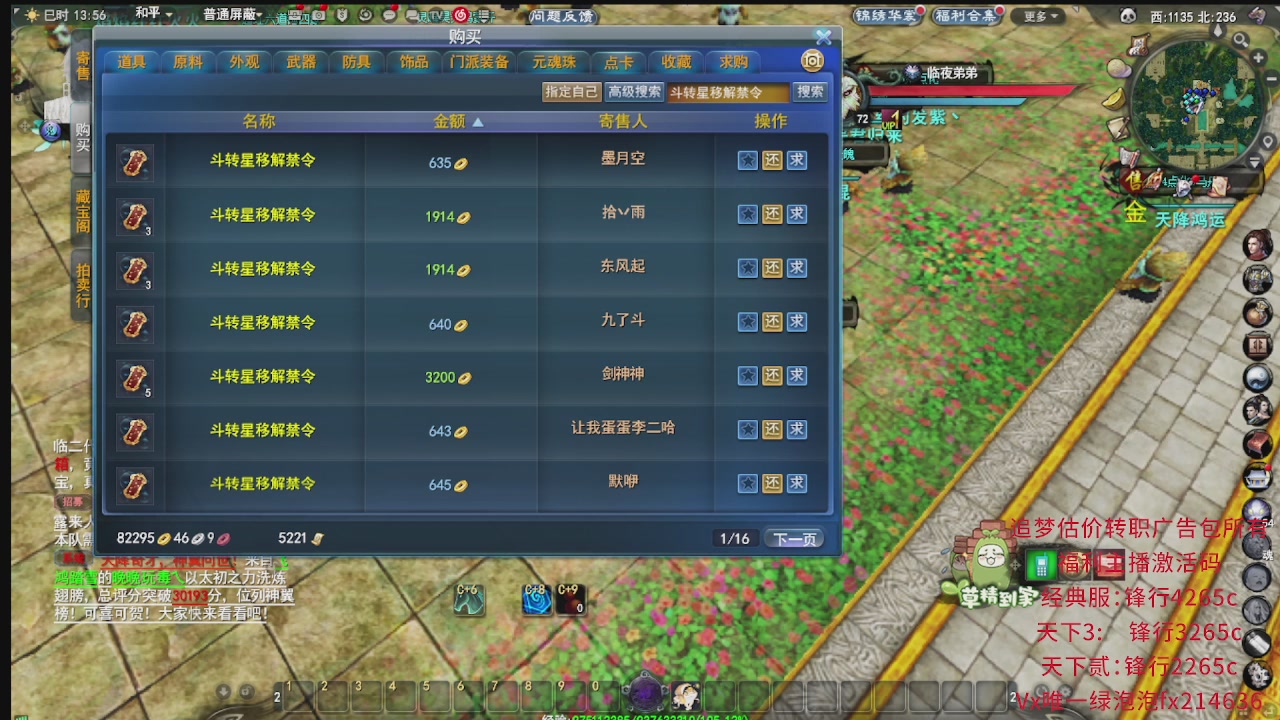Expand the 普通屏蔽 dropdown

237,15
